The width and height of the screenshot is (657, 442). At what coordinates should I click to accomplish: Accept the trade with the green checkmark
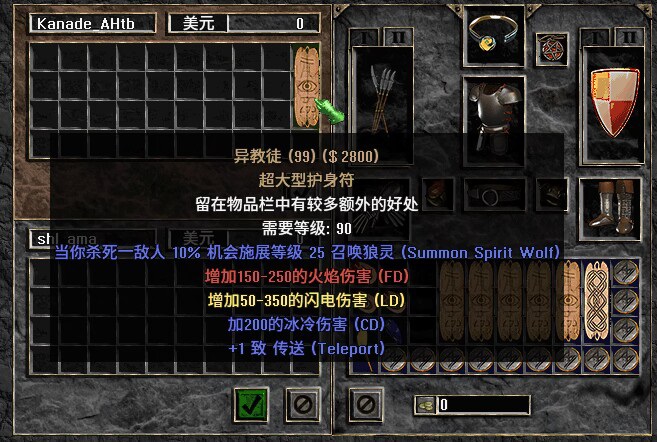[251, 404]
